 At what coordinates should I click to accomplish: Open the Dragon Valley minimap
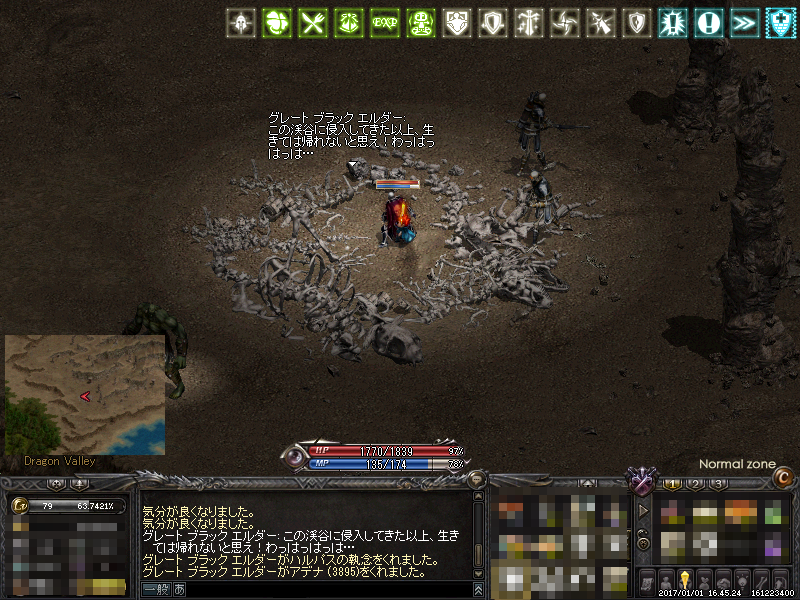coord(85,395)
